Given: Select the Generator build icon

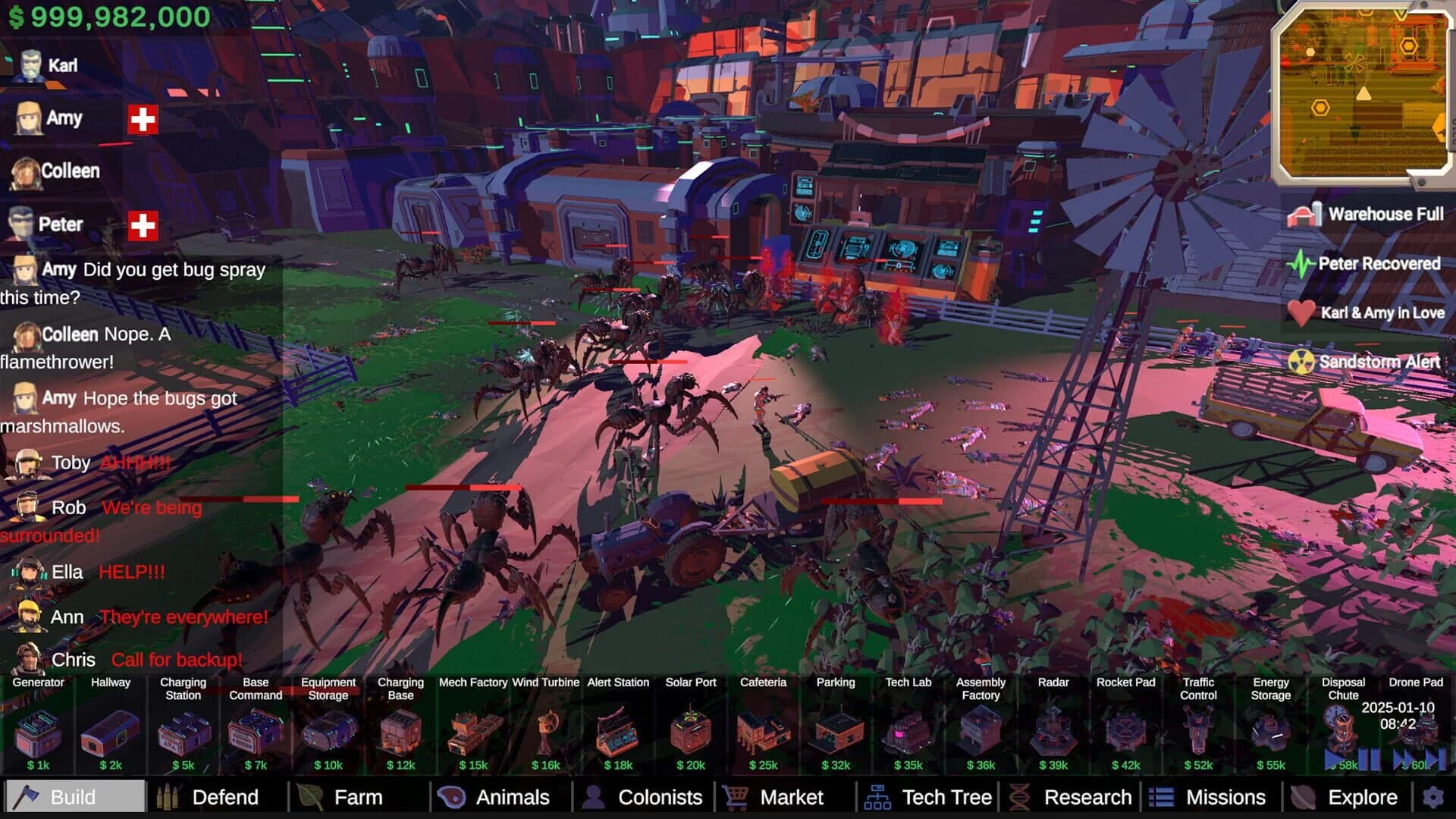Looking at the screenshot, I should click(39, 730).
